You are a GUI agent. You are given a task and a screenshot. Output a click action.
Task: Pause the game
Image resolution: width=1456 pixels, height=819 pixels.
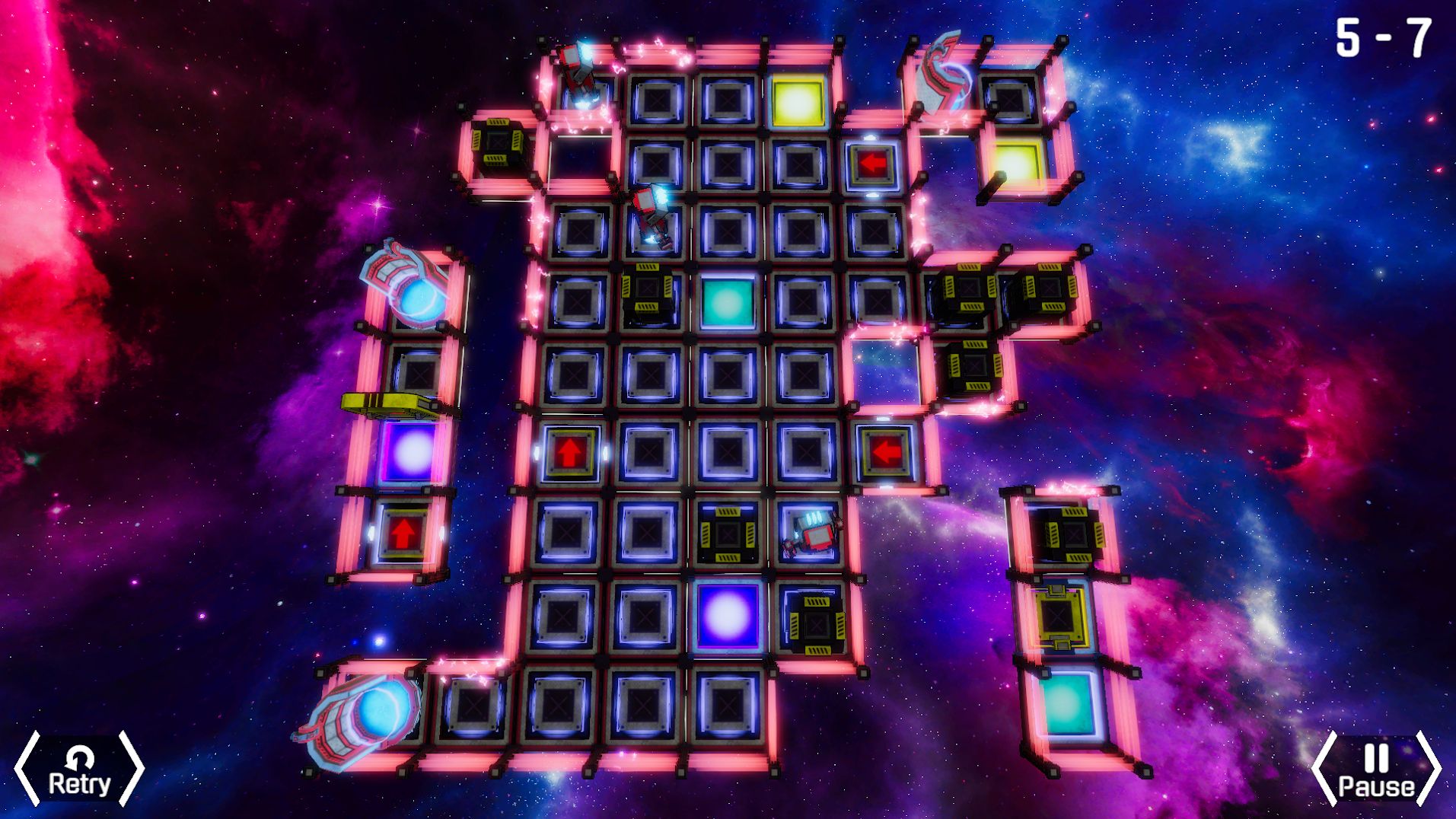coord(1376,770)
